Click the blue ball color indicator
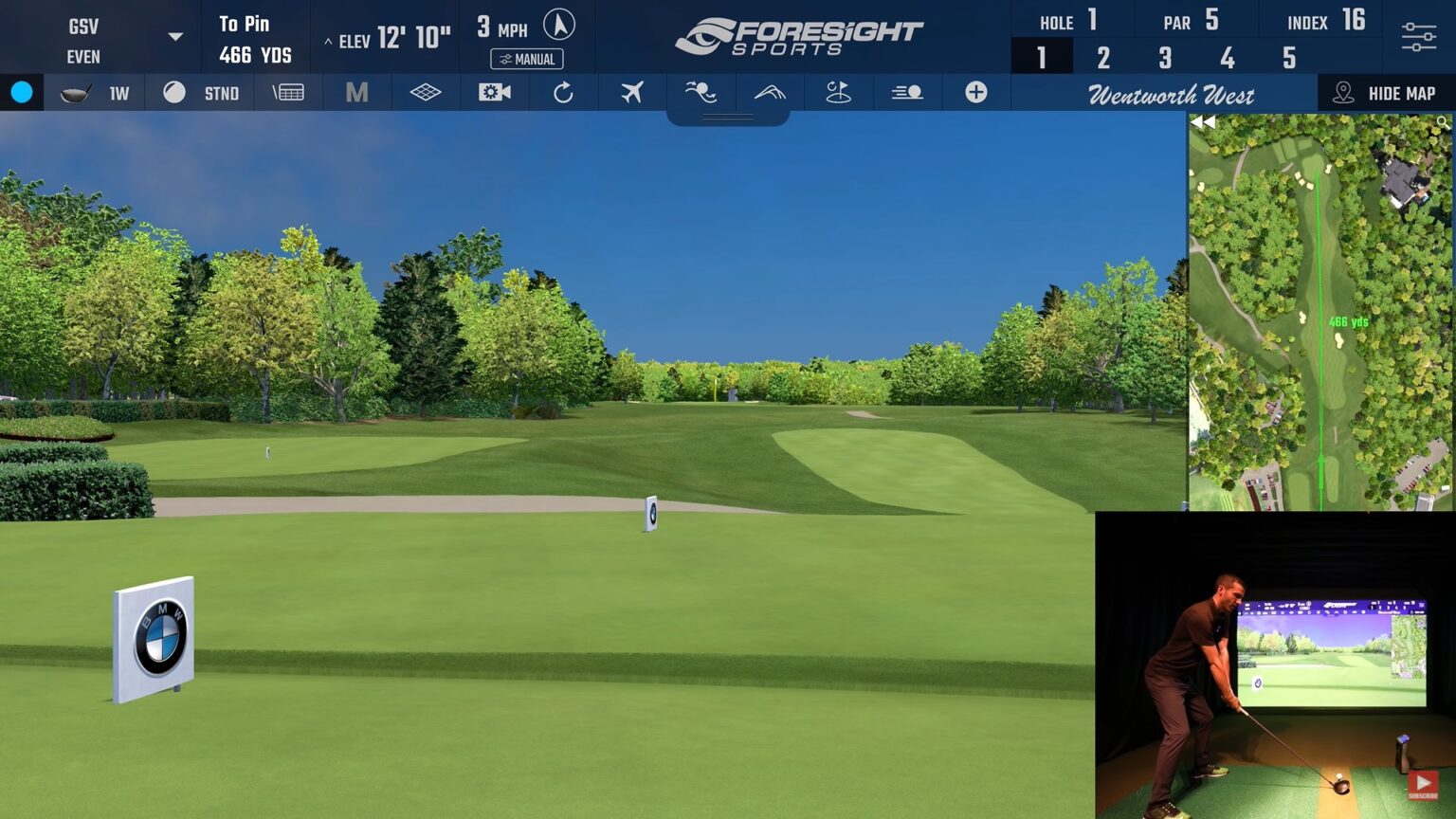This screenshot has width=1456, height=819. (22, 92)
